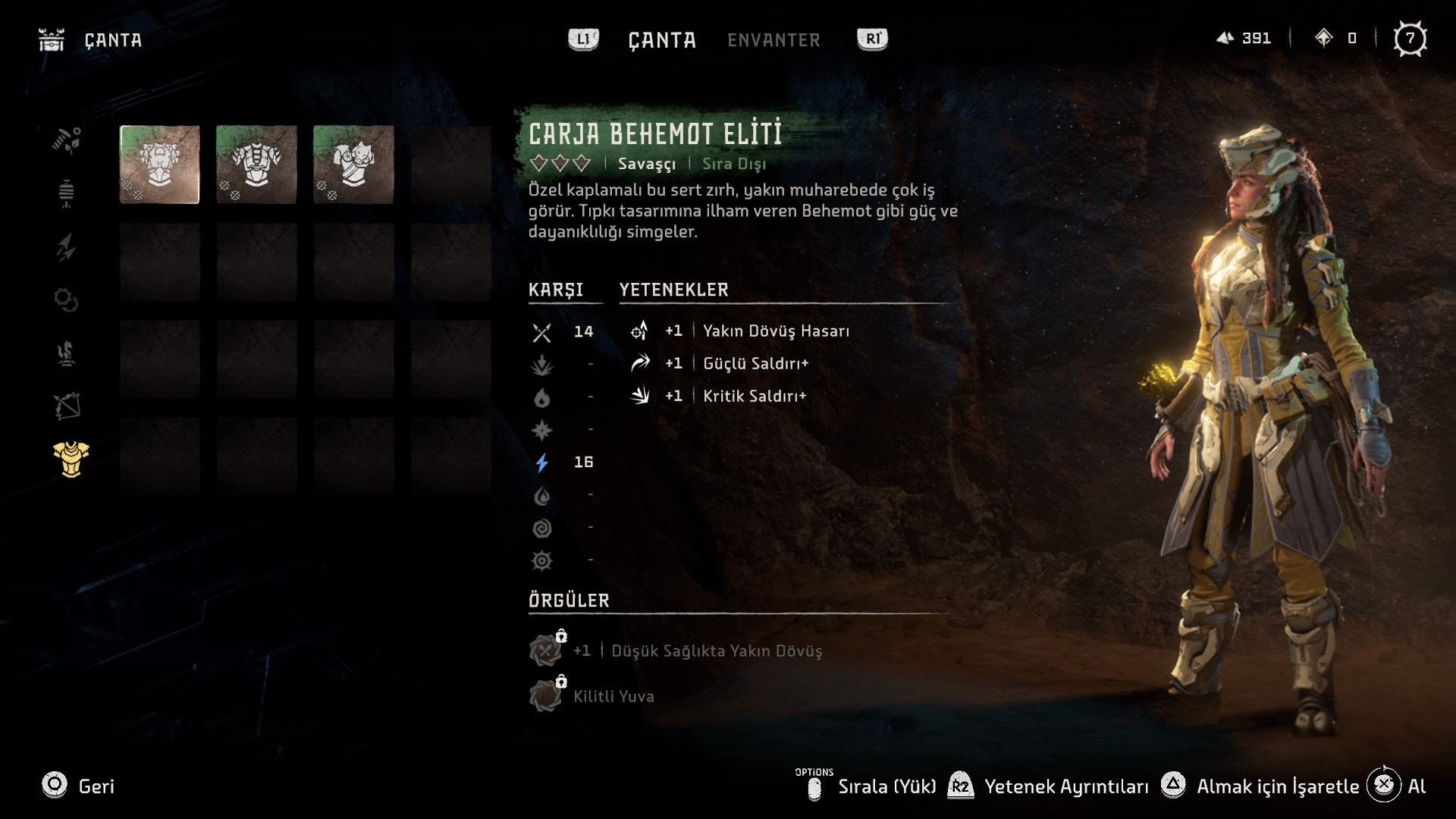
Task: Select the highlighted Carja Behemot Eliti outfit slot
Action: 159,165
